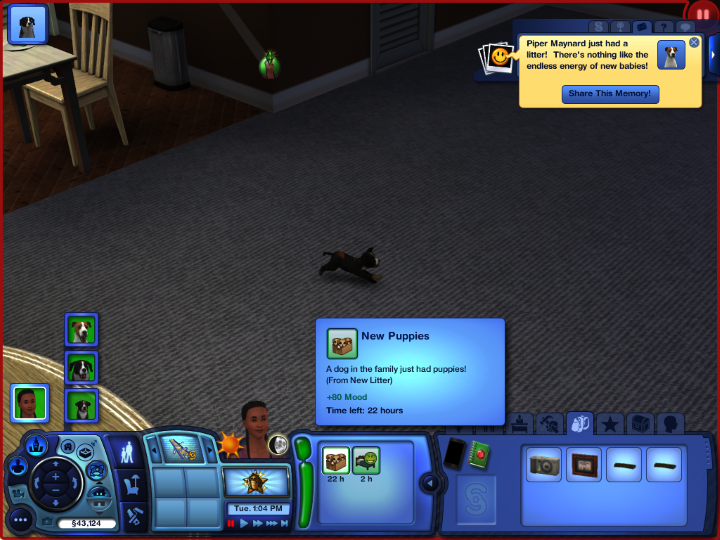
Task: Click the New Puppies moodlet icon
Action: click(336, 460)
